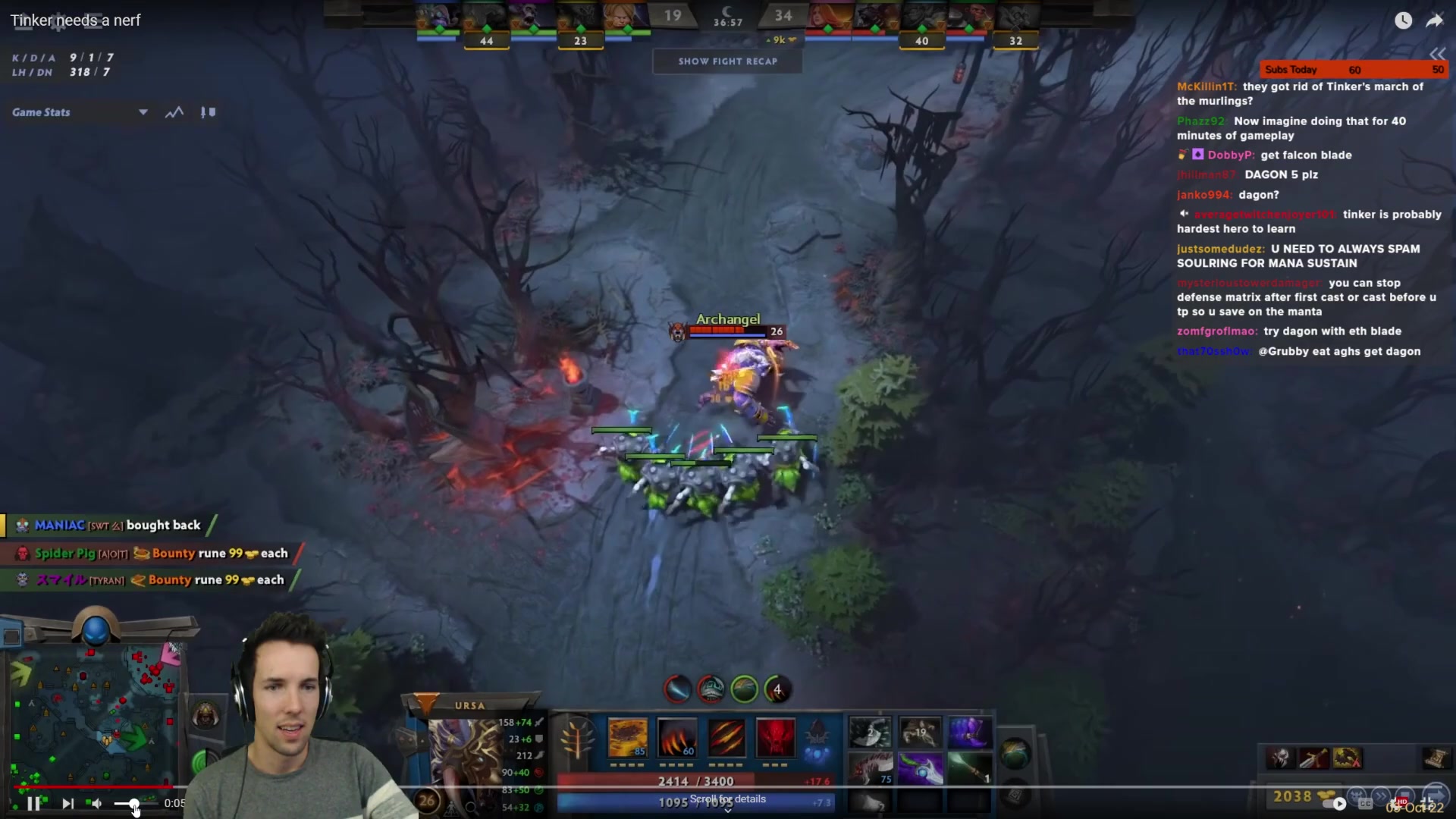Click the video share arrow
Viewport: 1456px width, 819px height.
tap(1434, 20)
